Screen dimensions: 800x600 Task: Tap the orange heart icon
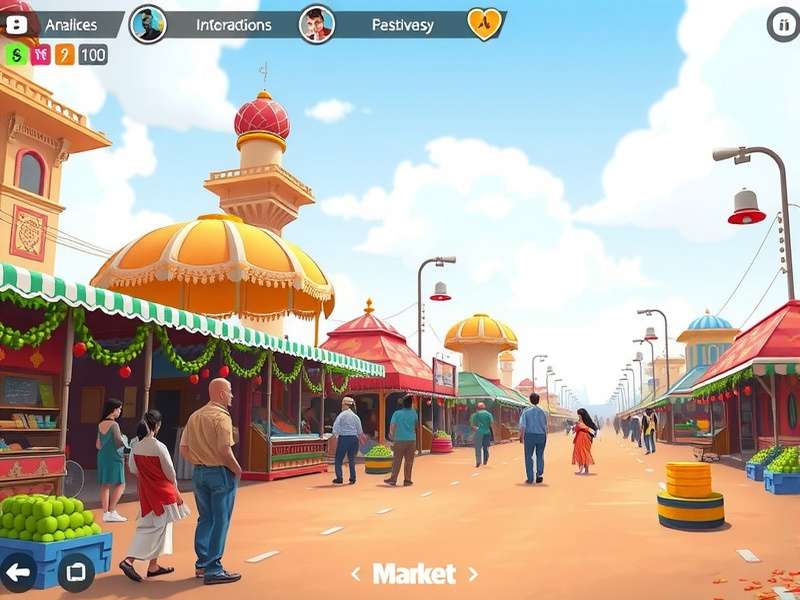pos(485,24)
